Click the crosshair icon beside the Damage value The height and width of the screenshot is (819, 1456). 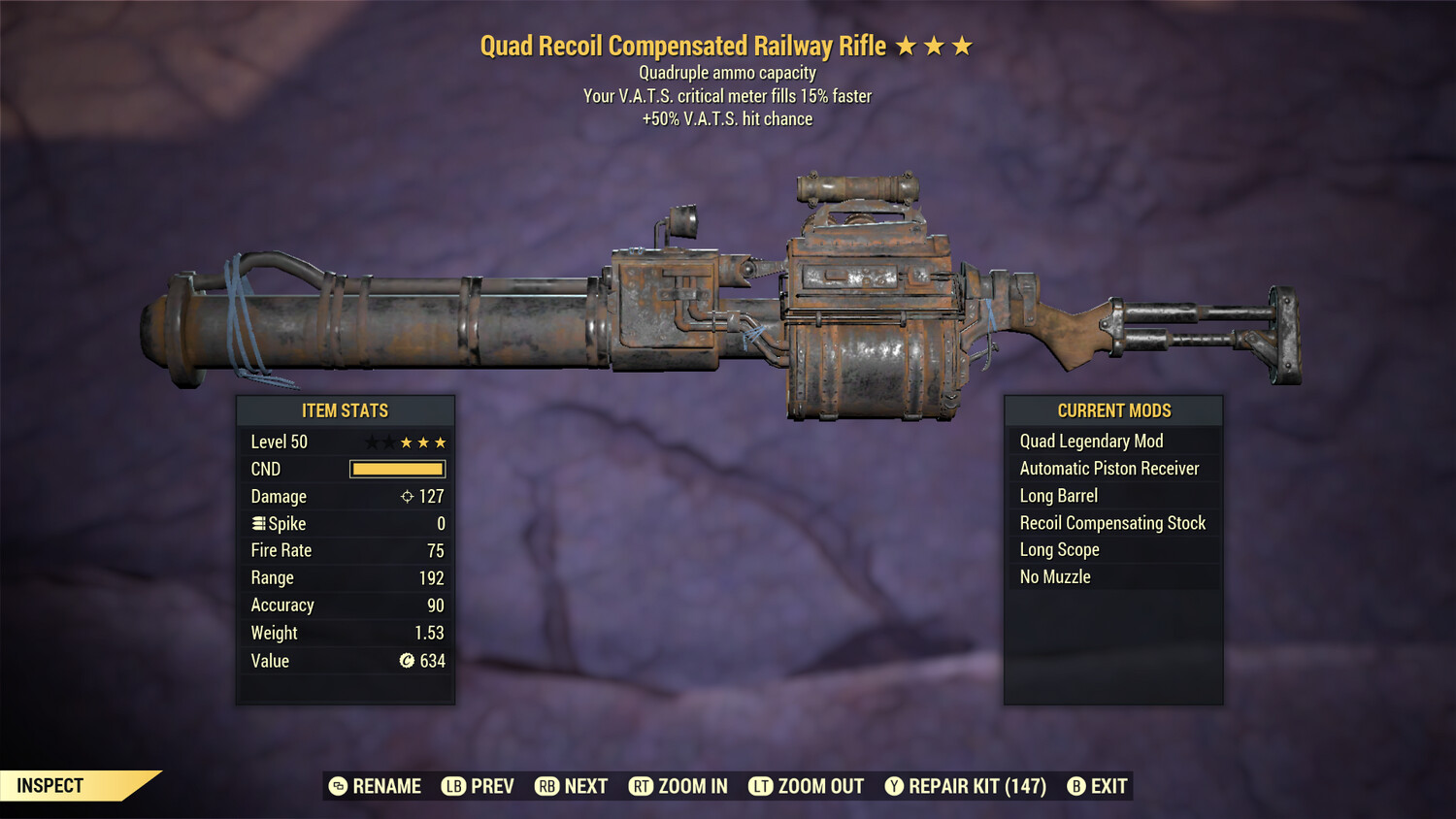click(406, 496)
